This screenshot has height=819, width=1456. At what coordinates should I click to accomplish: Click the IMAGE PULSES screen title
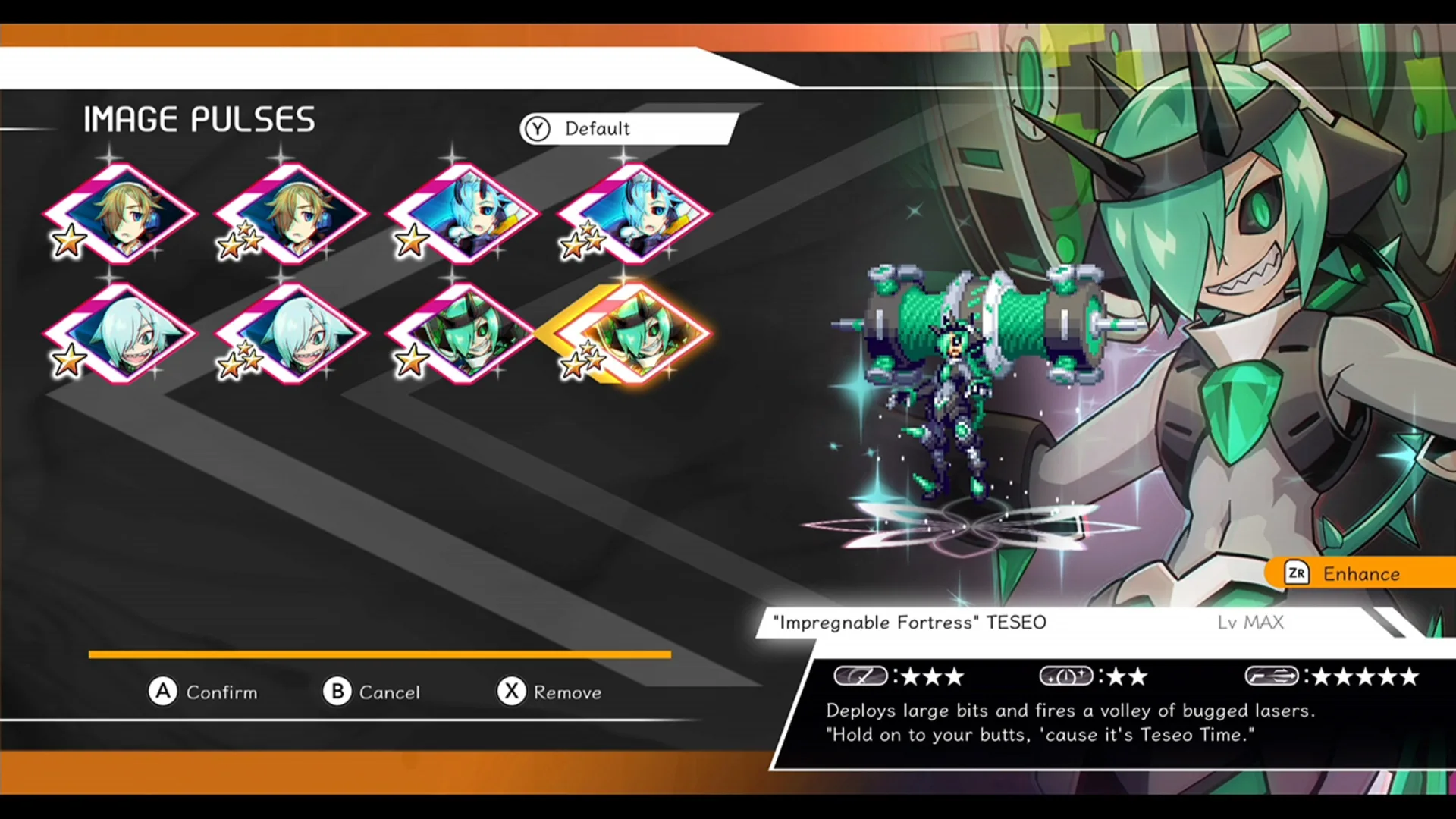(199, 118)
